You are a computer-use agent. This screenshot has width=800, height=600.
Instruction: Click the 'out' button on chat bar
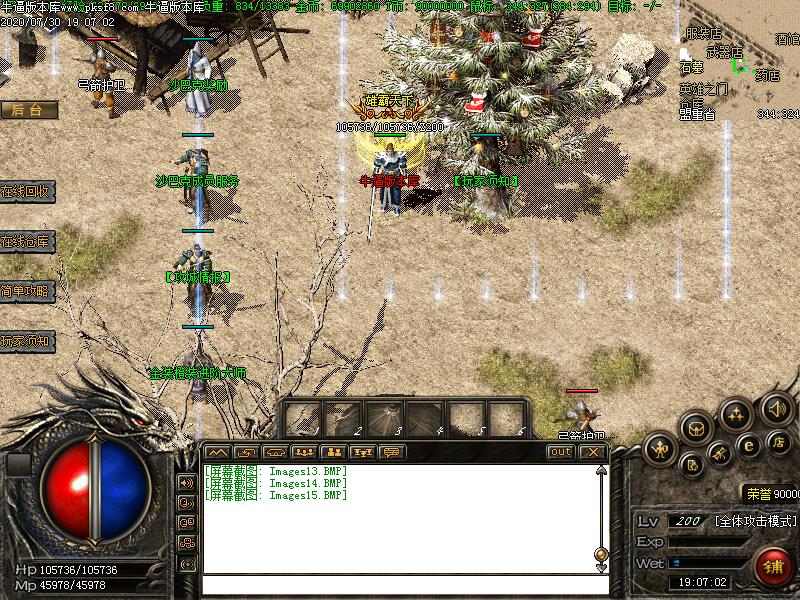[561, 452]
